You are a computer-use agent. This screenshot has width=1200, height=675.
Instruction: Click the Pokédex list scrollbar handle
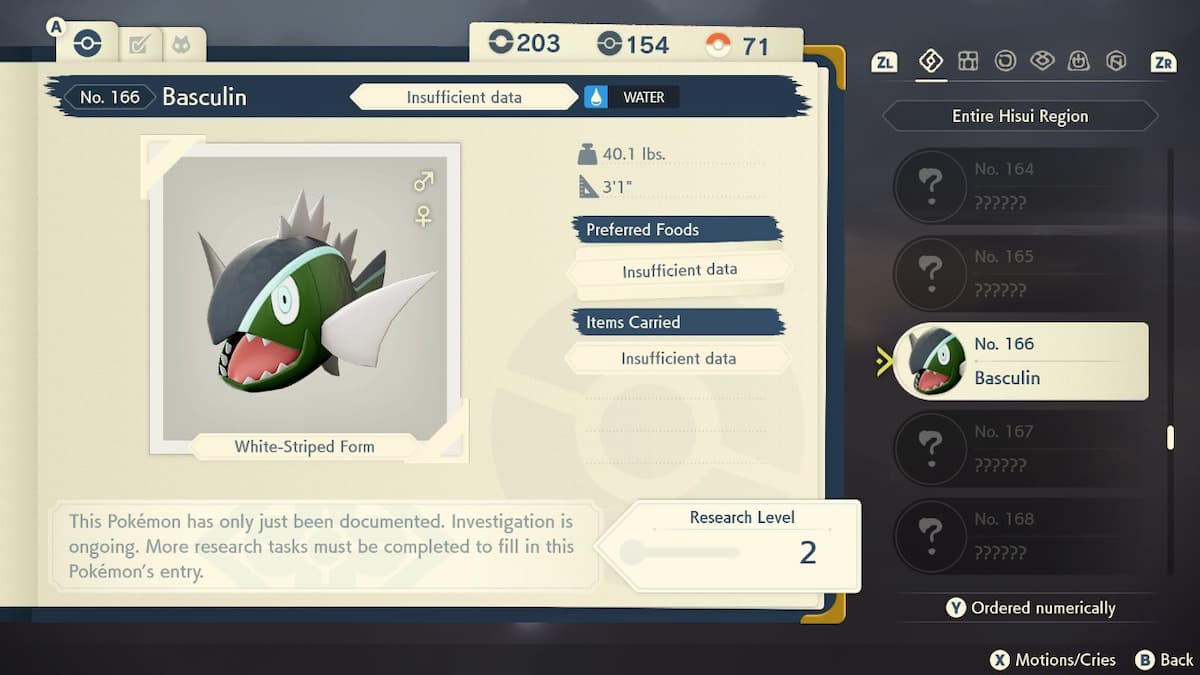tap(1170, 437)
